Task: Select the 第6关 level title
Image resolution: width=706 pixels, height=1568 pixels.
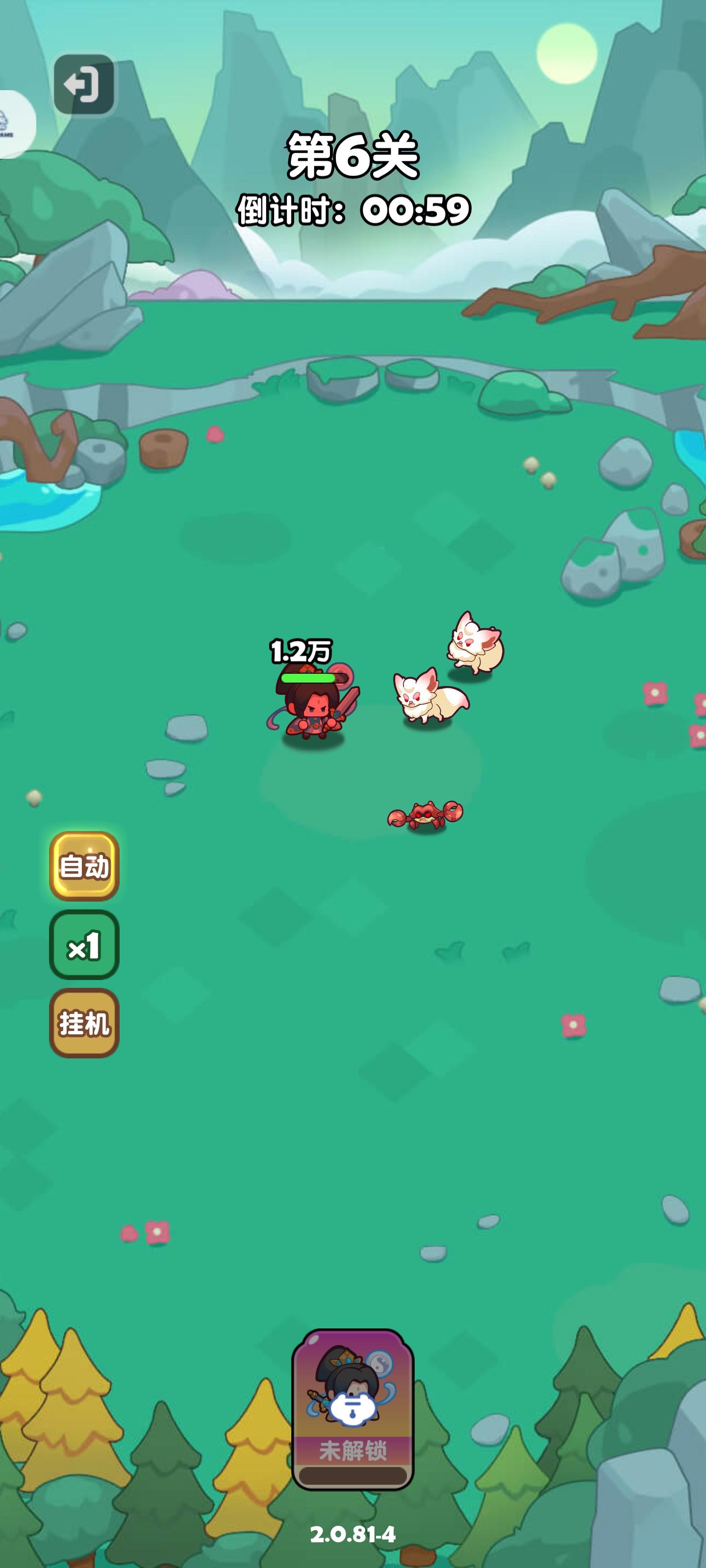Action: [352, 155]
